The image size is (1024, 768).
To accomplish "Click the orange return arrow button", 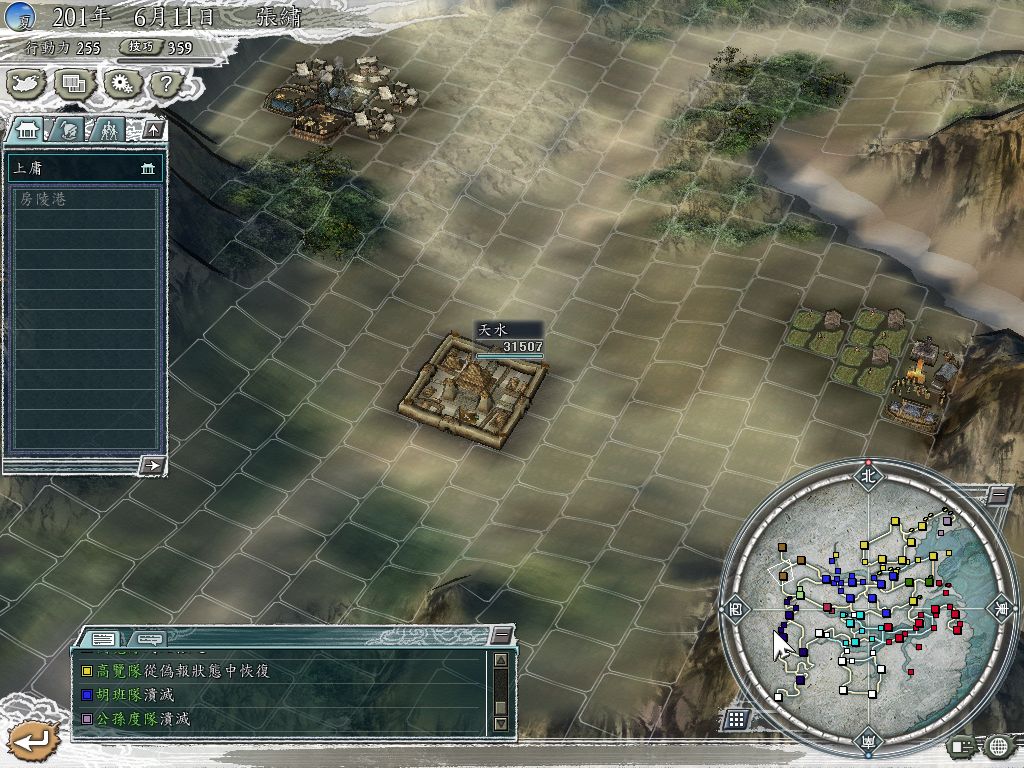I will [33, 742].
